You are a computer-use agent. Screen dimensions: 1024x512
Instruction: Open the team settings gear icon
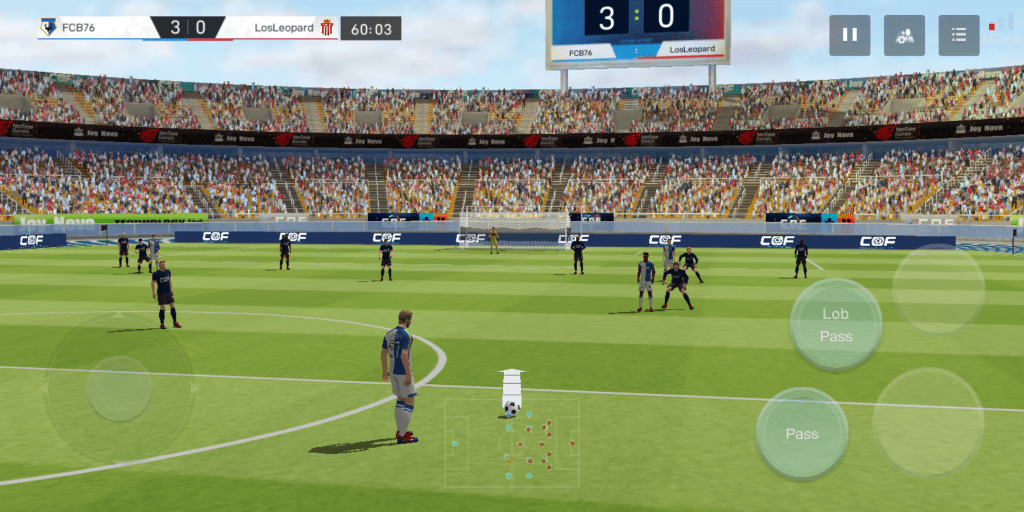(x=904, y=35)
